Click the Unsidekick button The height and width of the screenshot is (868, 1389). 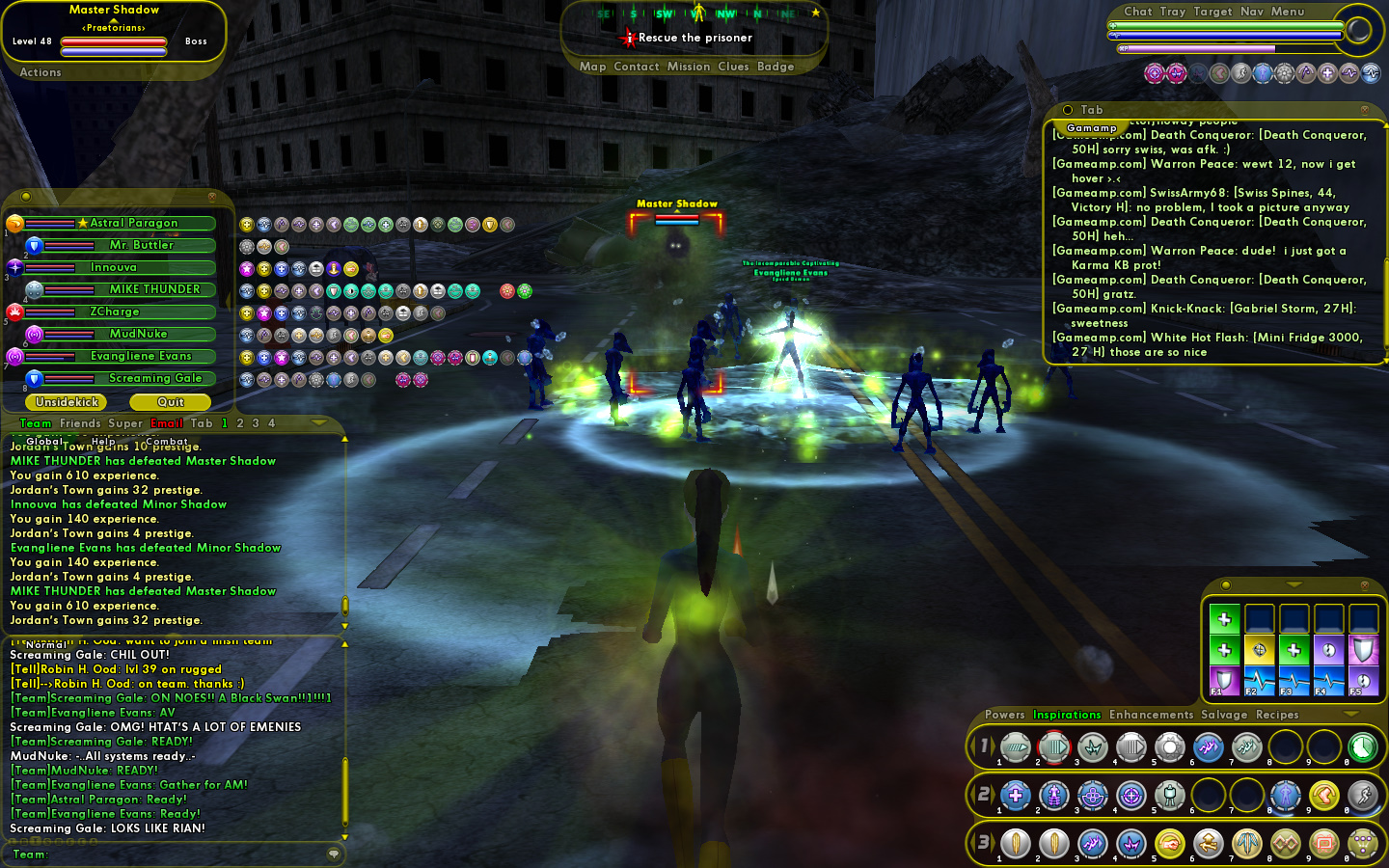pos(67,402)
